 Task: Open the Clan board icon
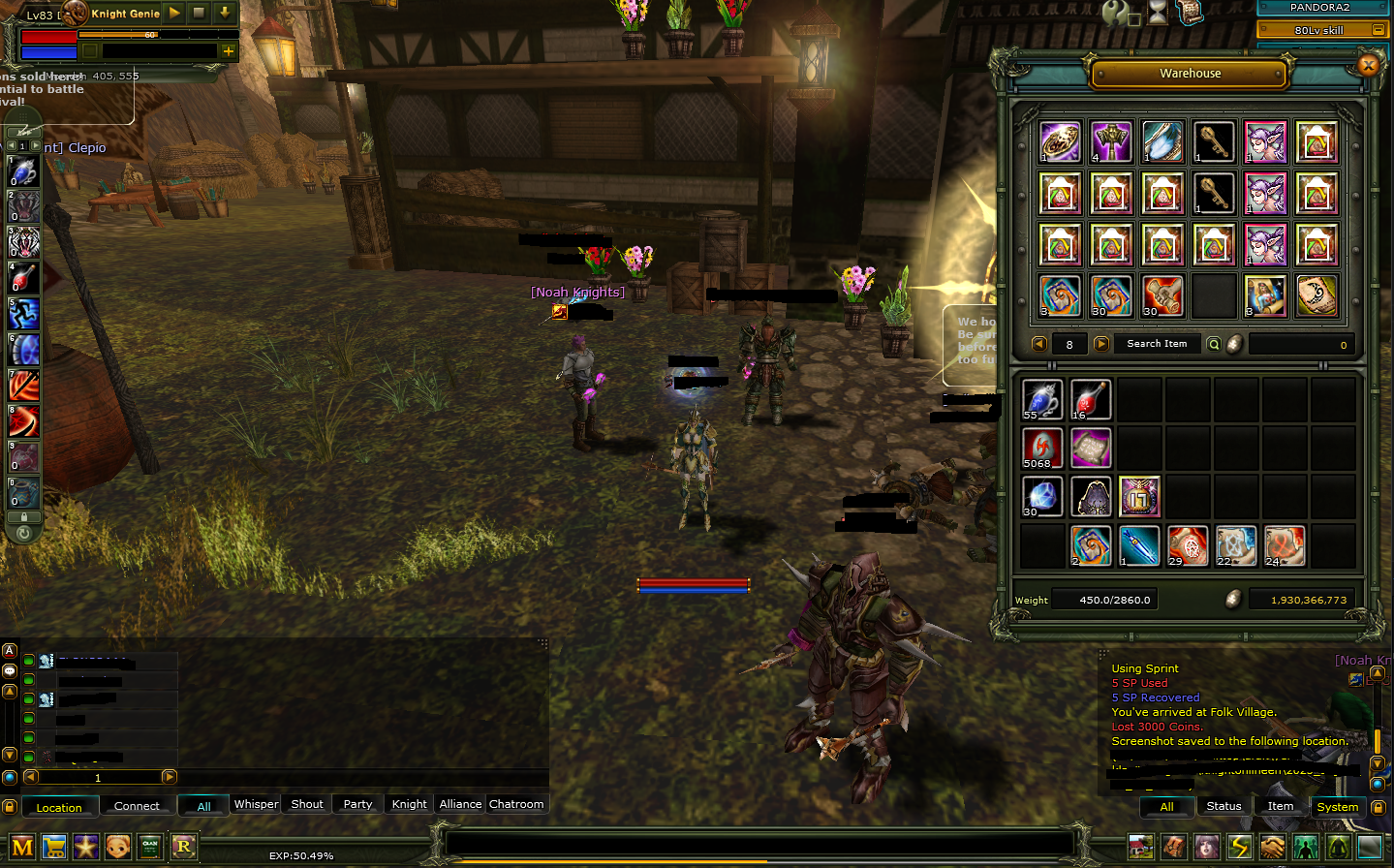[150, 847]
